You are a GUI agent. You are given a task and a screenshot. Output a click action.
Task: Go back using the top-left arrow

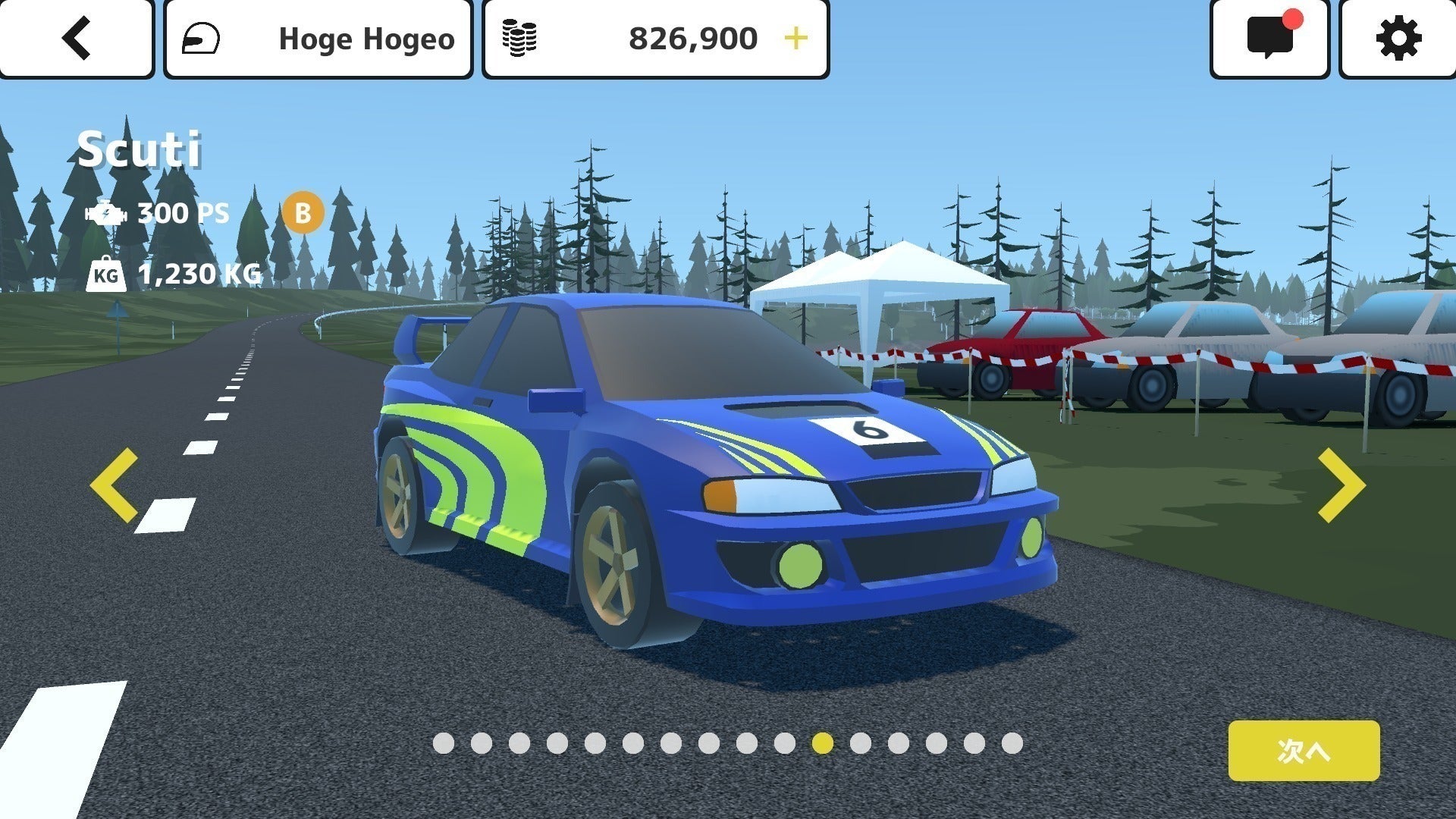pos(76,38)
